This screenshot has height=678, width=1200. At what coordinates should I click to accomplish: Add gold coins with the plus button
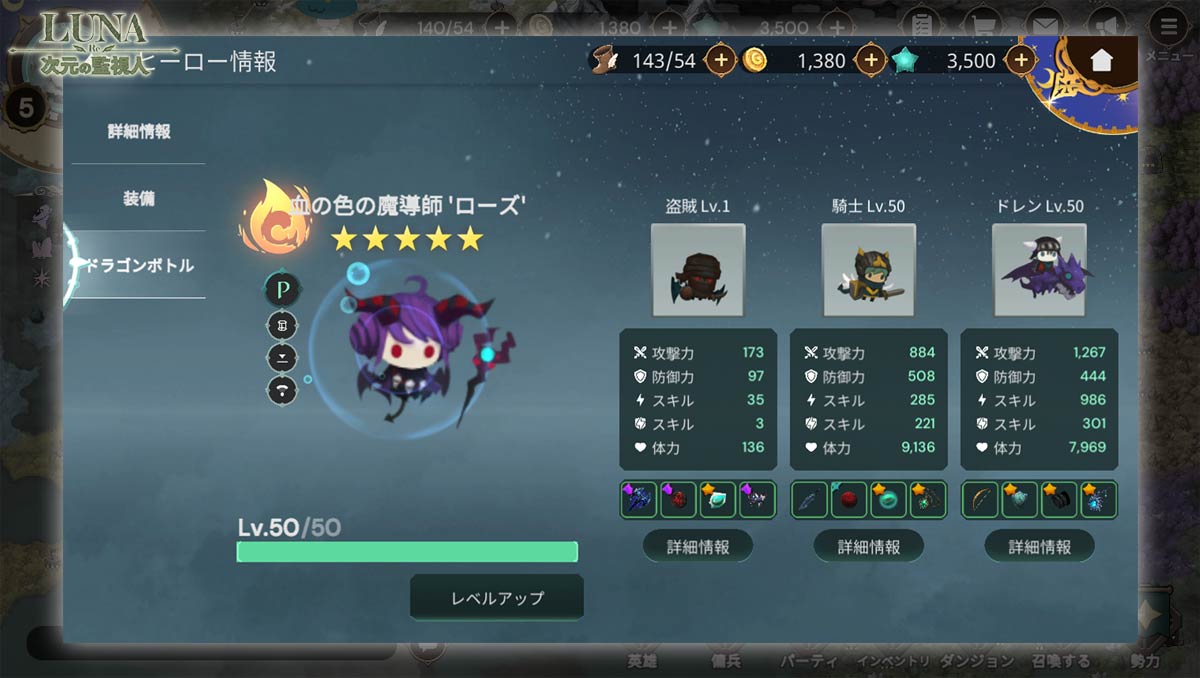871,60
